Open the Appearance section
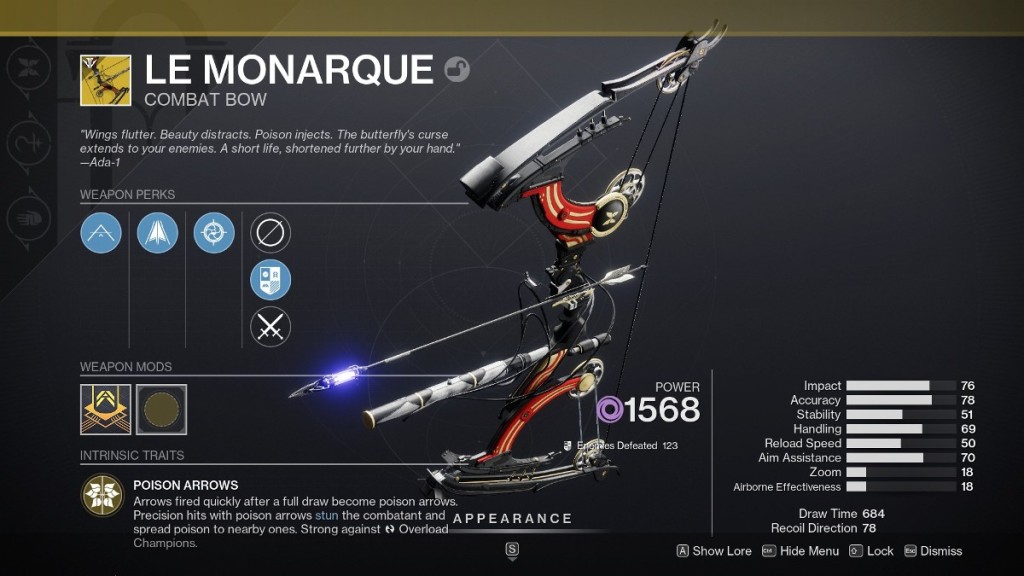 512,519
